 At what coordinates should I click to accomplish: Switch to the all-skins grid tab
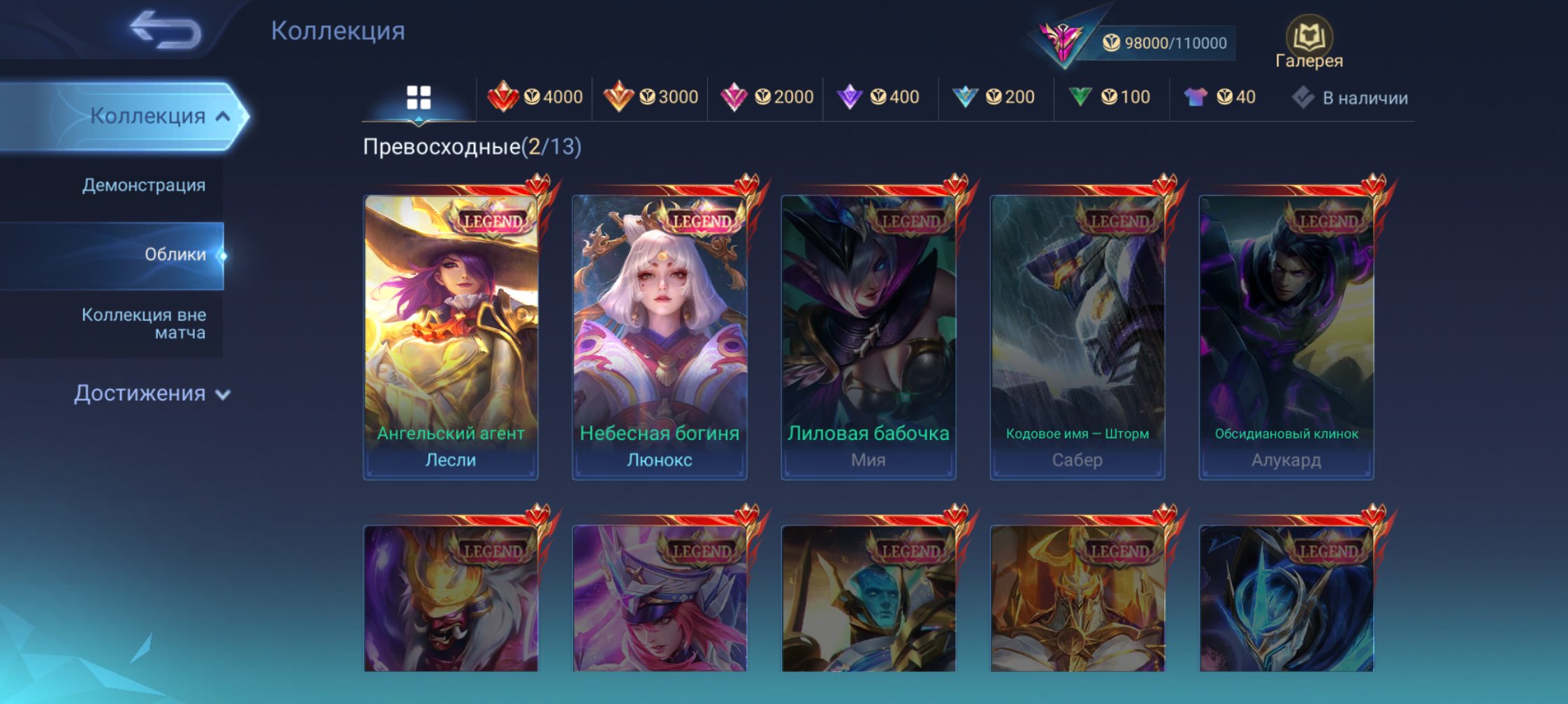point(419,98)
